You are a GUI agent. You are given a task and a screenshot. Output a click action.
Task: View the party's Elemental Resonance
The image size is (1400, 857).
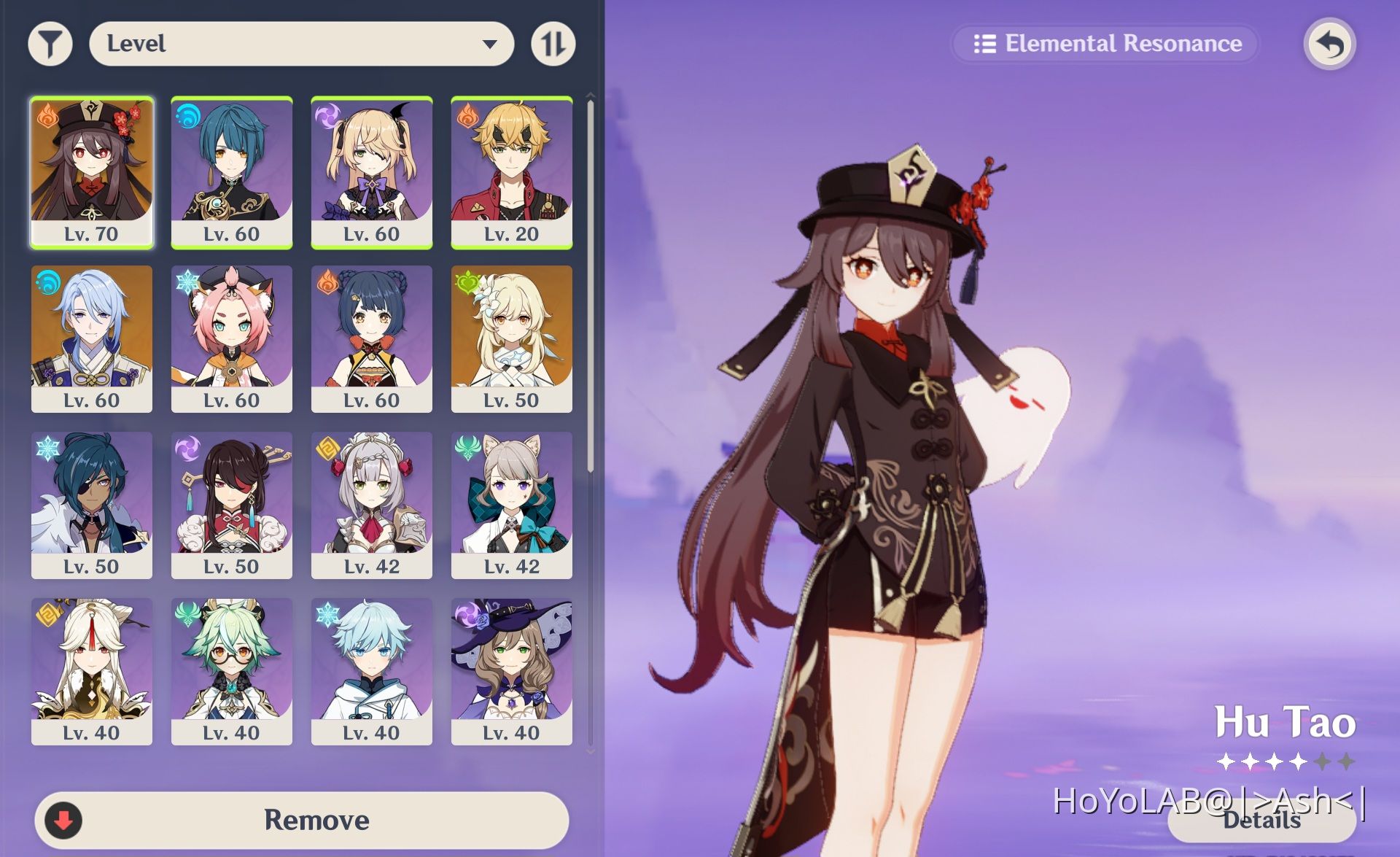(1105, 44)
